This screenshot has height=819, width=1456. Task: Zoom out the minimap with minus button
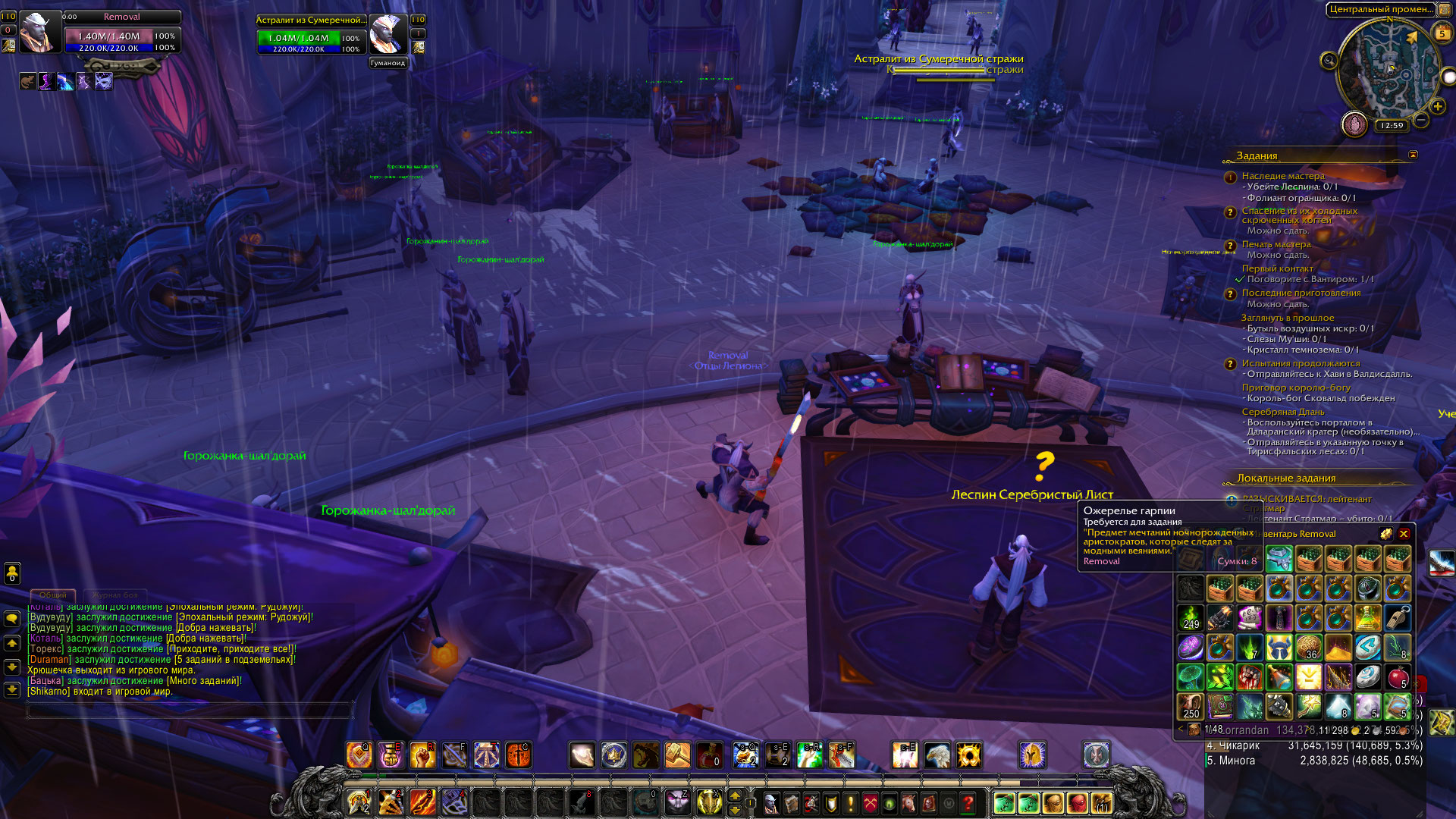(1422, 120)
